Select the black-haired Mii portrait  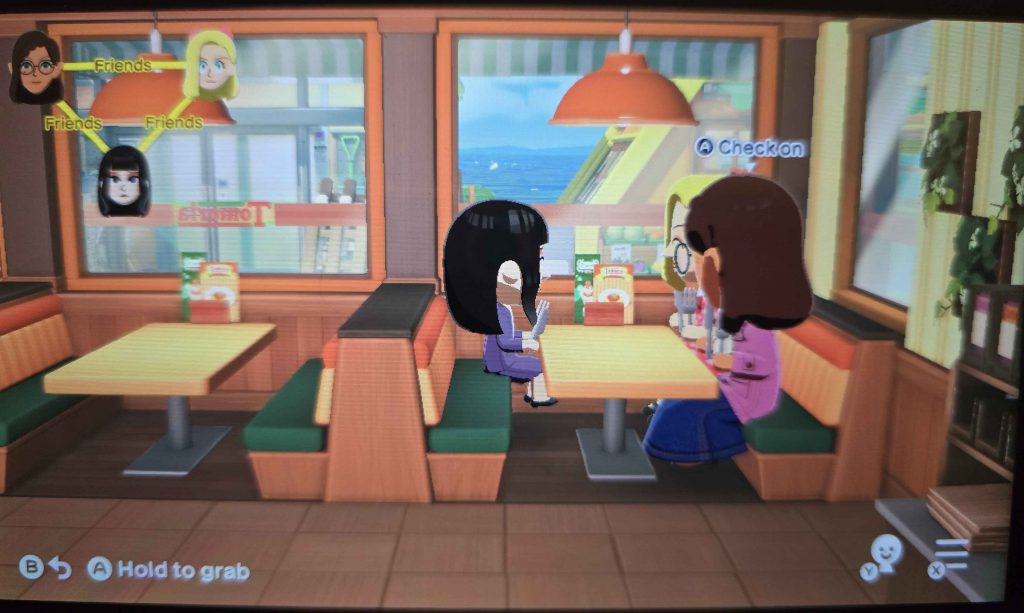point(124,180)
